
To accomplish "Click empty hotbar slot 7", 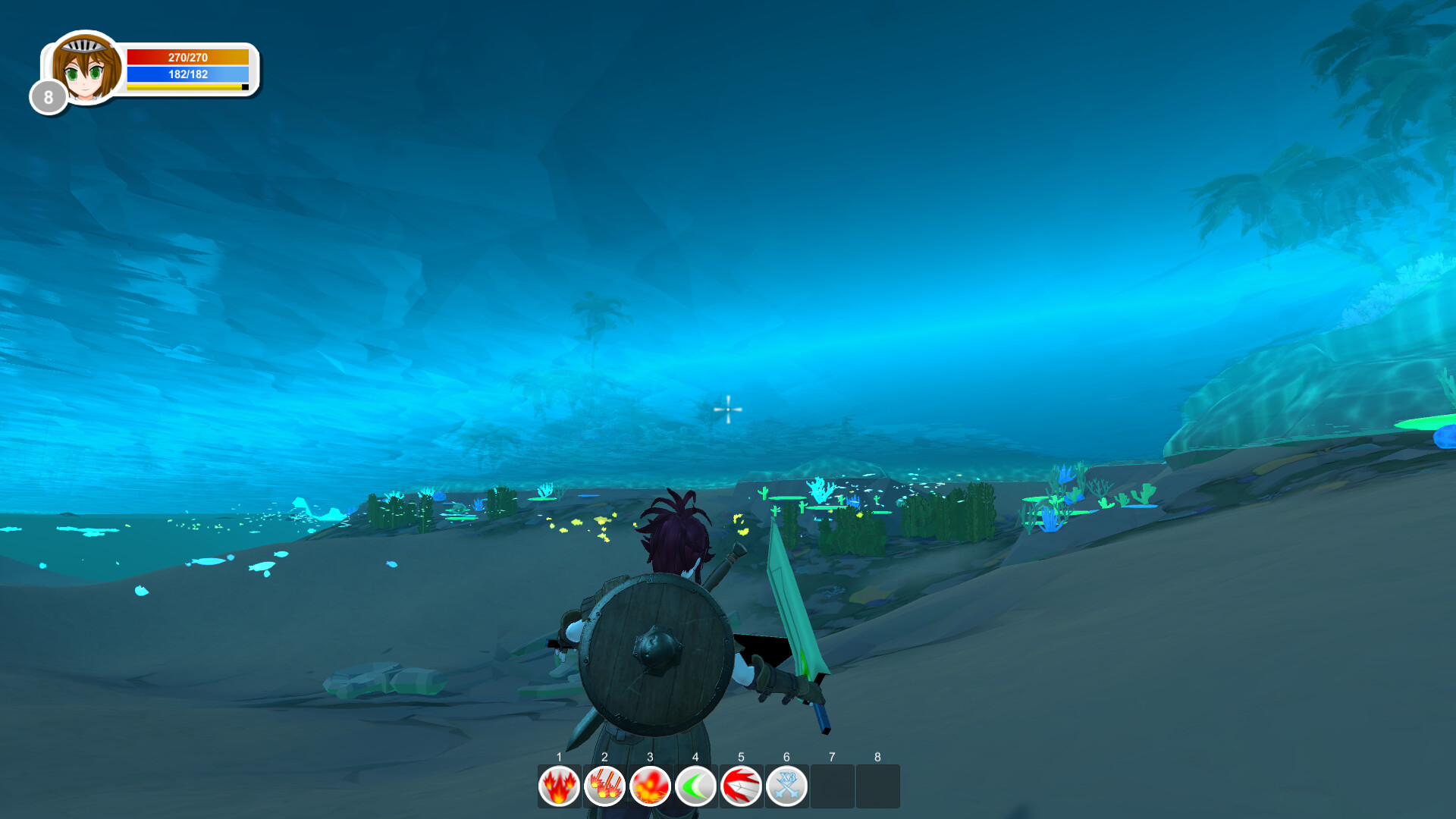I will tap(832, 786).
